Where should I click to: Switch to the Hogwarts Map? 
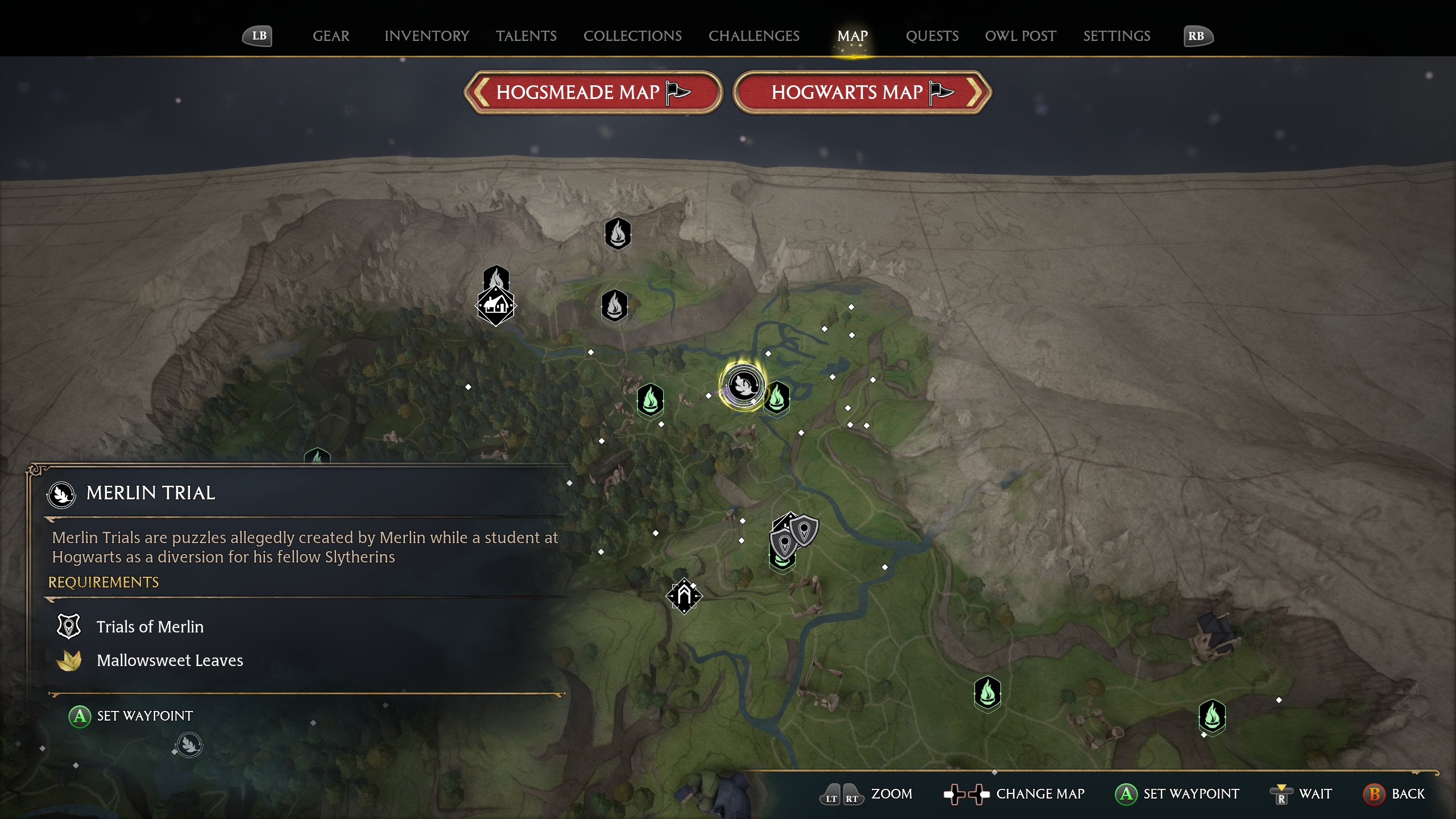point(862,92)
